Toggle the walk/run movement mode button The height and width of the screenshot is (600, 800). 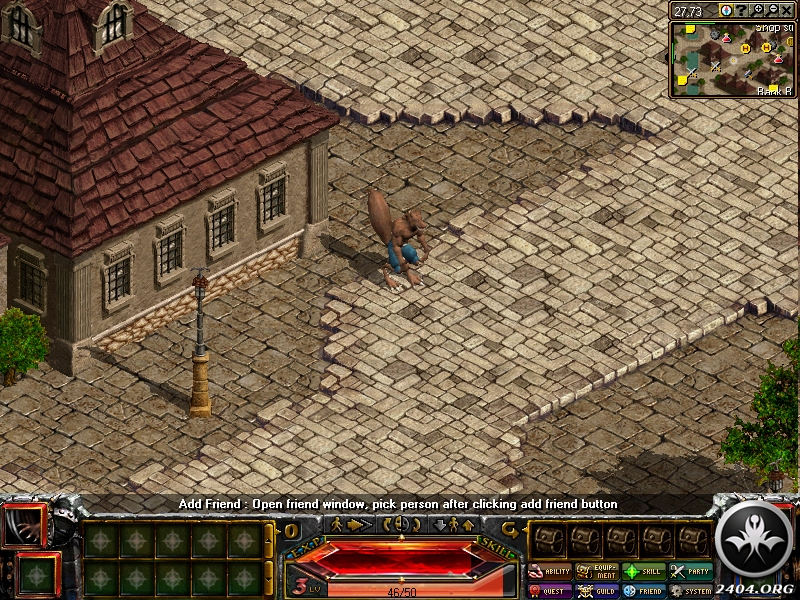[350, 524]
